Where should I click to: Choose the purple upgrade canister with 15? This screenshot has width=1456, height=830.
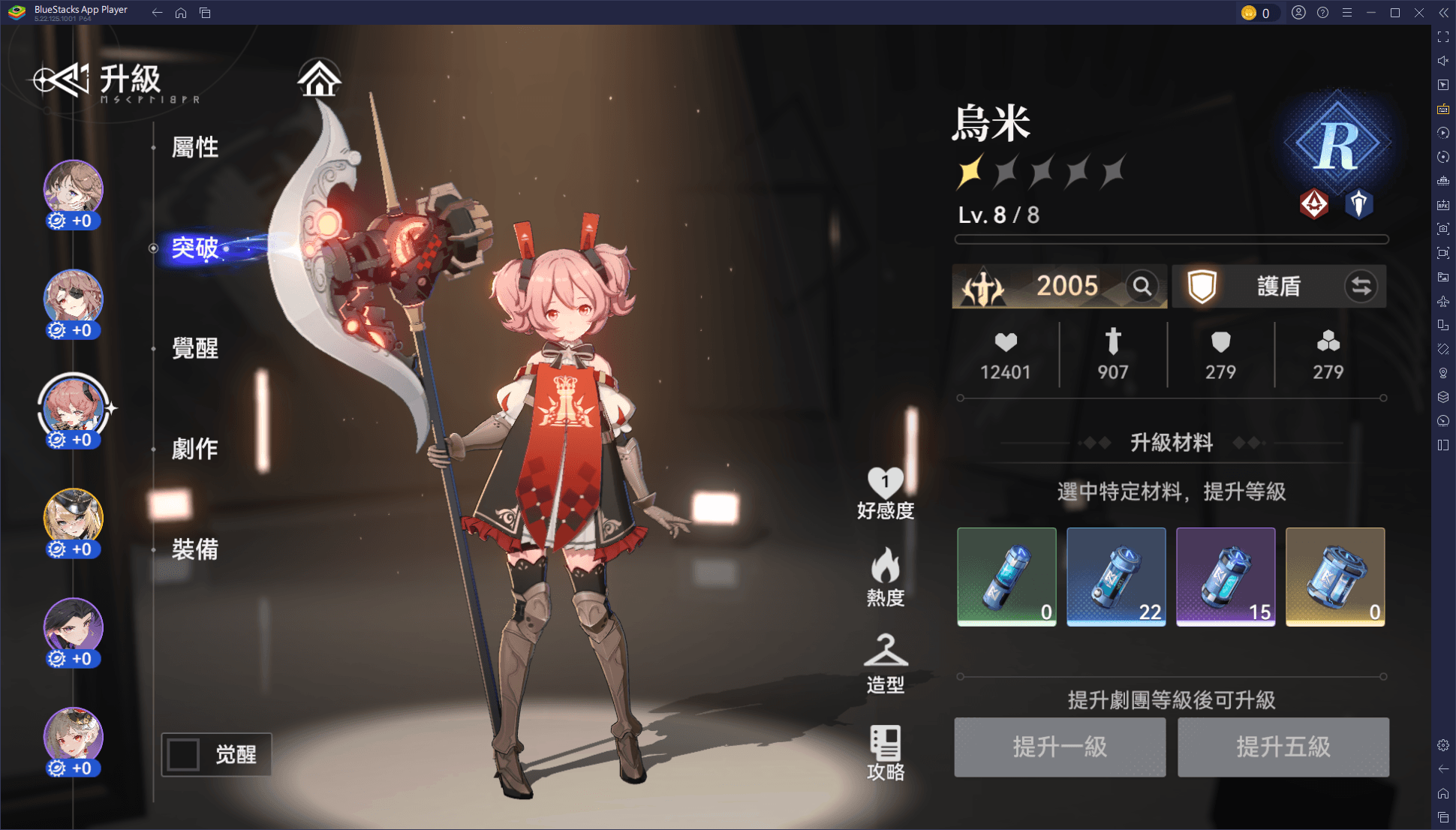click(x=1226, y=576)
